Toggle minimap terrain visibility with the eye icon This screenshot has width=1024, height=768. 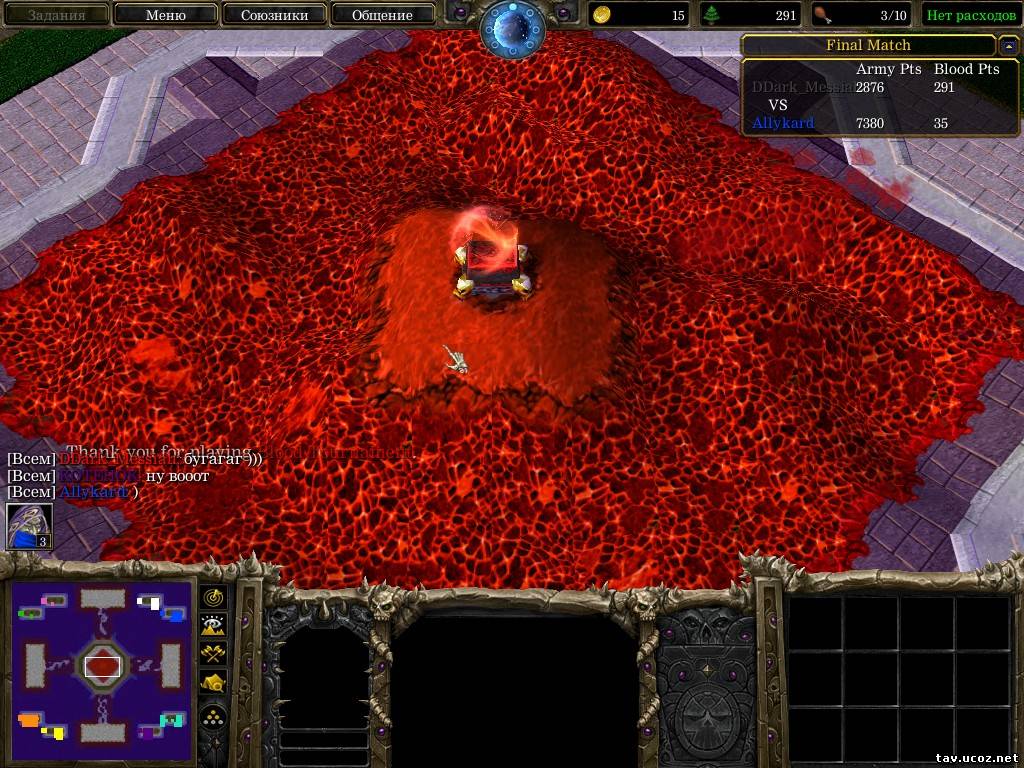214,625
